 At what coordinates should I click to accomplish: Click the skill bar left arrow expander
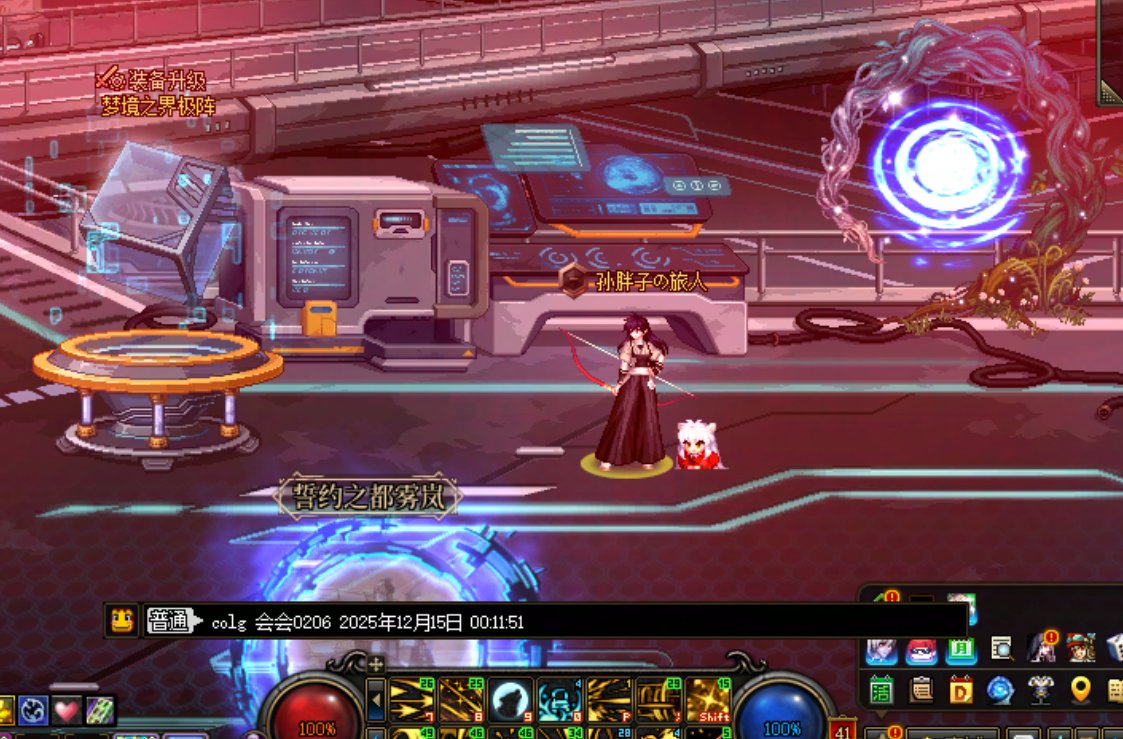(376, 698)
